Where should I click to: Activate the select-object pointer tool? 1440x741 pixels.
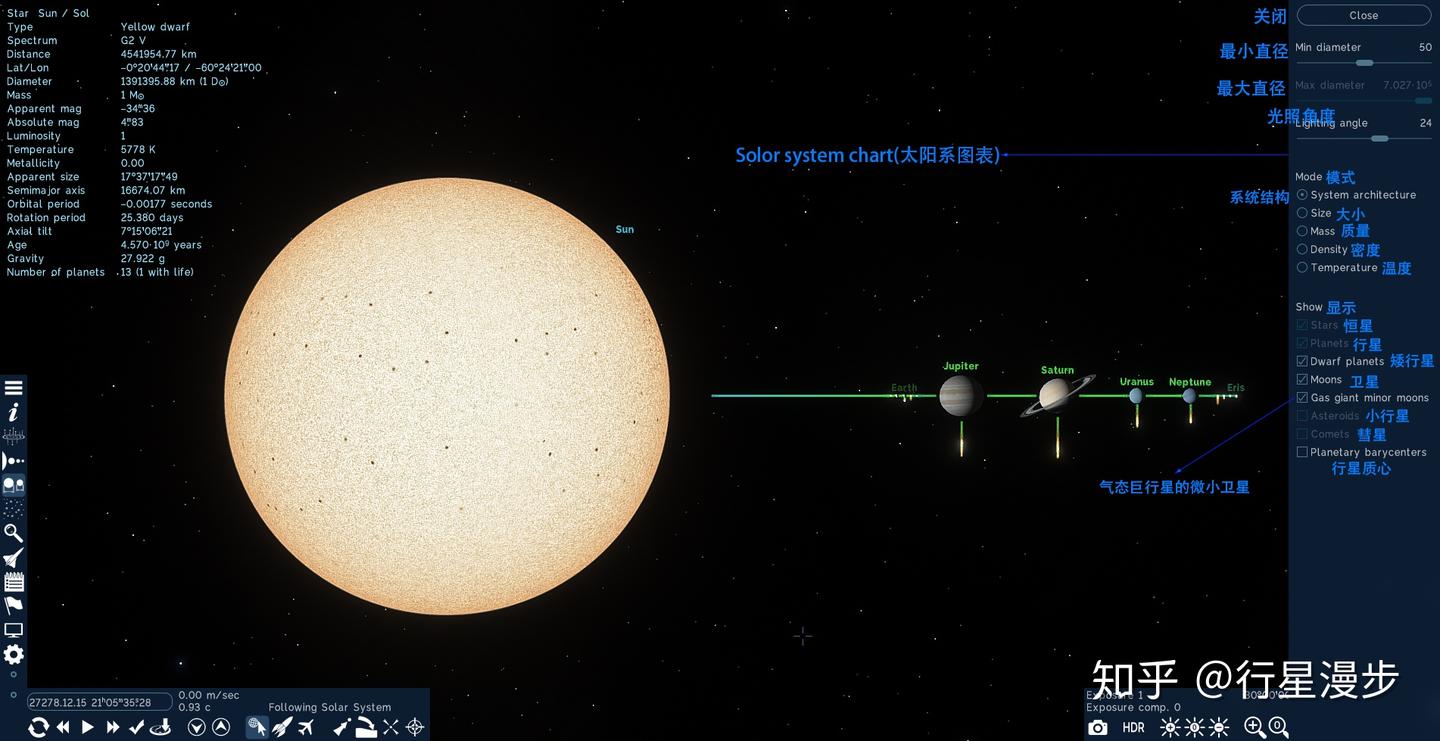(x=258, y=728)
